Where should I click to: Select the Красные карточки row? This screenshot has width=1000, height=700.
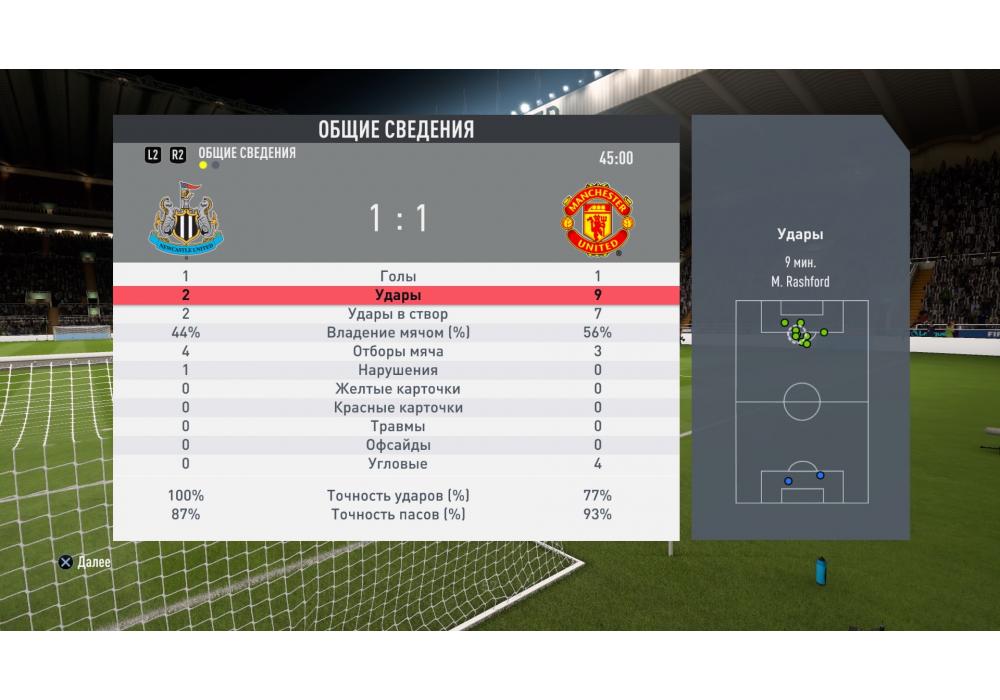[398, 408]
